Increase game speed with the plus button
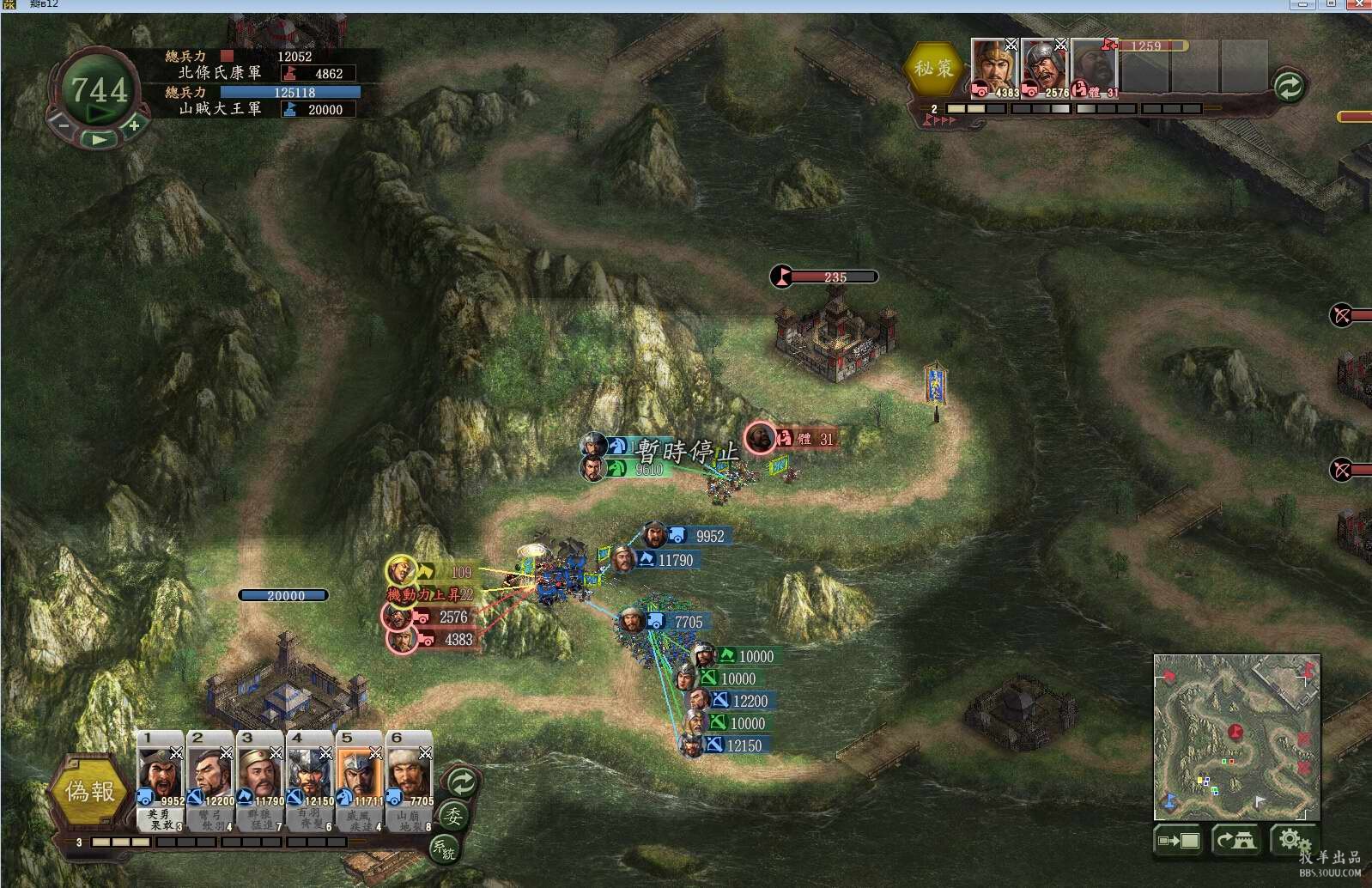This screenshot has width=1372, height=888. pyautogui.click(x=134, y=126)
